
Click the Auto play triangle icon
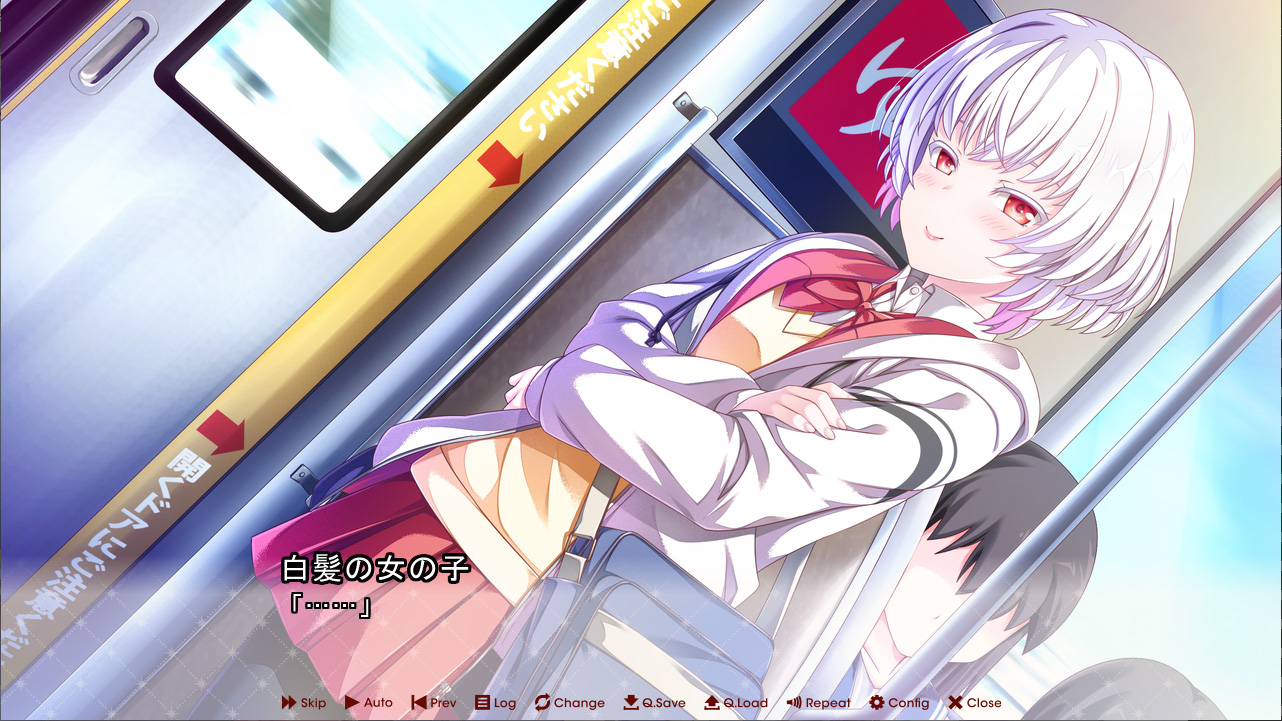point(355,703)
